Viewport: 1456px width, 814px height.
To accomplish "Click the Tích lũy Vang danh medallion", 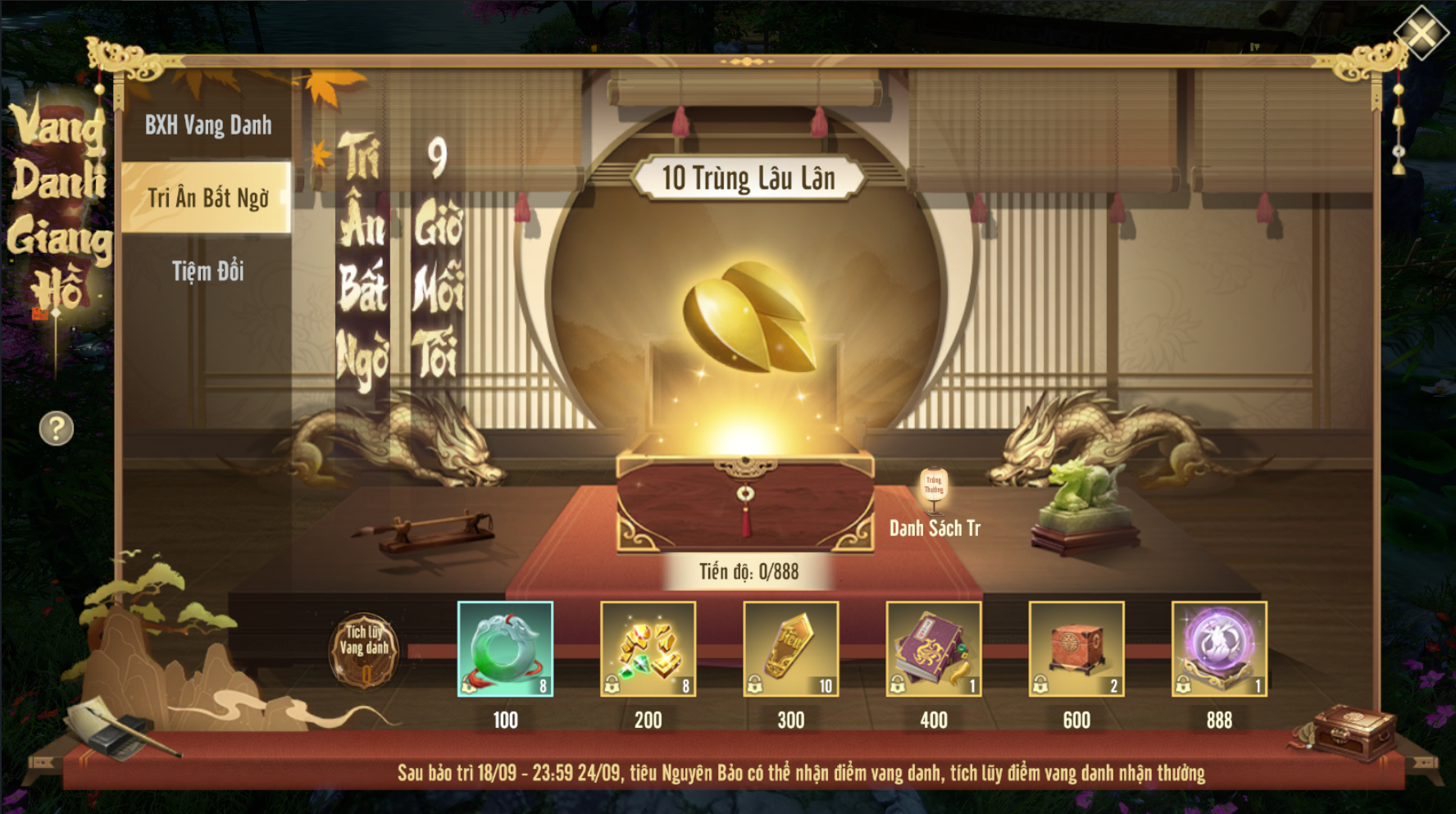I will (364, 651).
